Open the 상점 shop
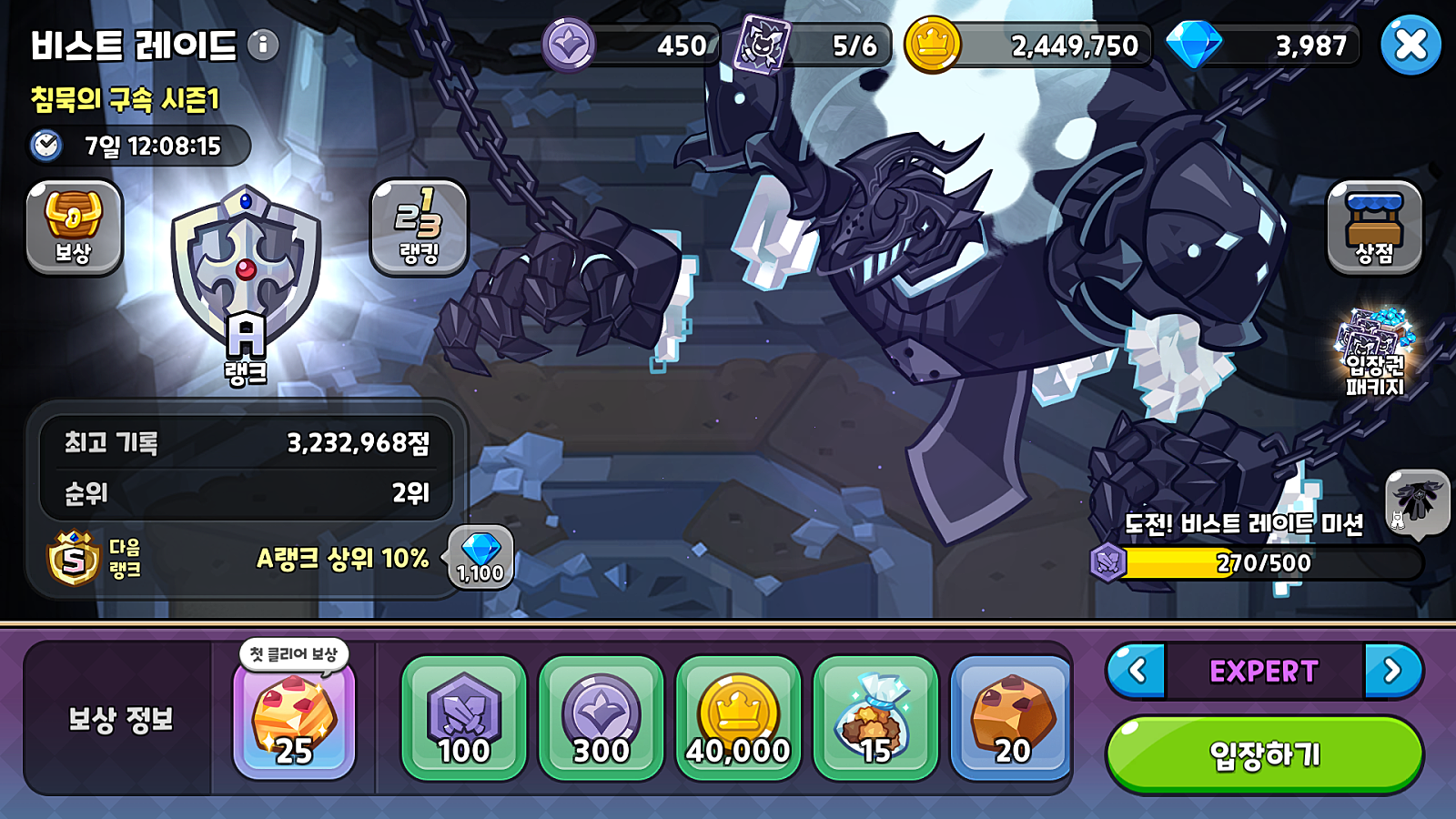The height and width of the screenshot is (819, 1456). 1374,227
